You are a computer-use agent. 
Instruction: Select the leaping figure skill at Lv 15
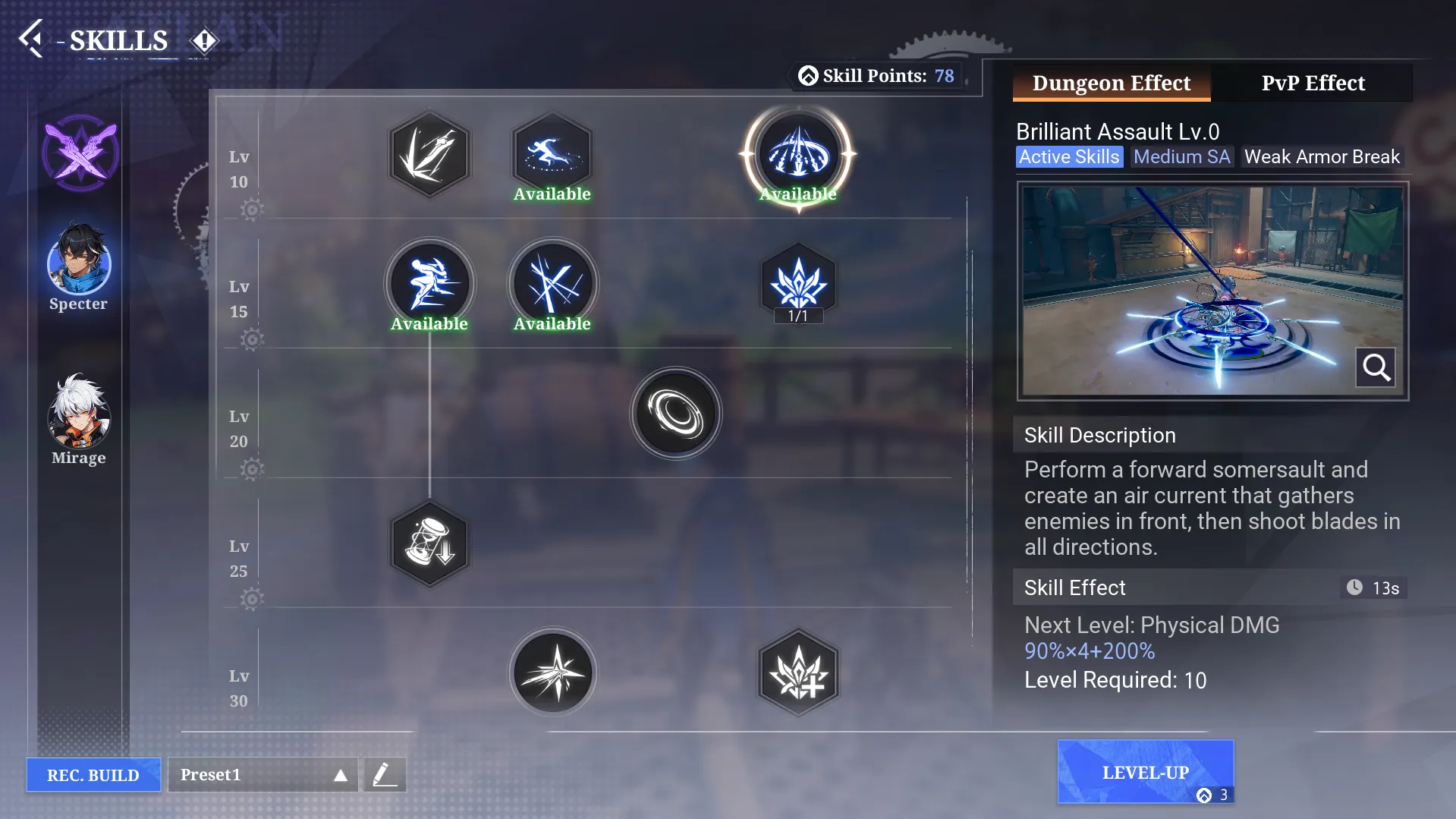(429, 284)
